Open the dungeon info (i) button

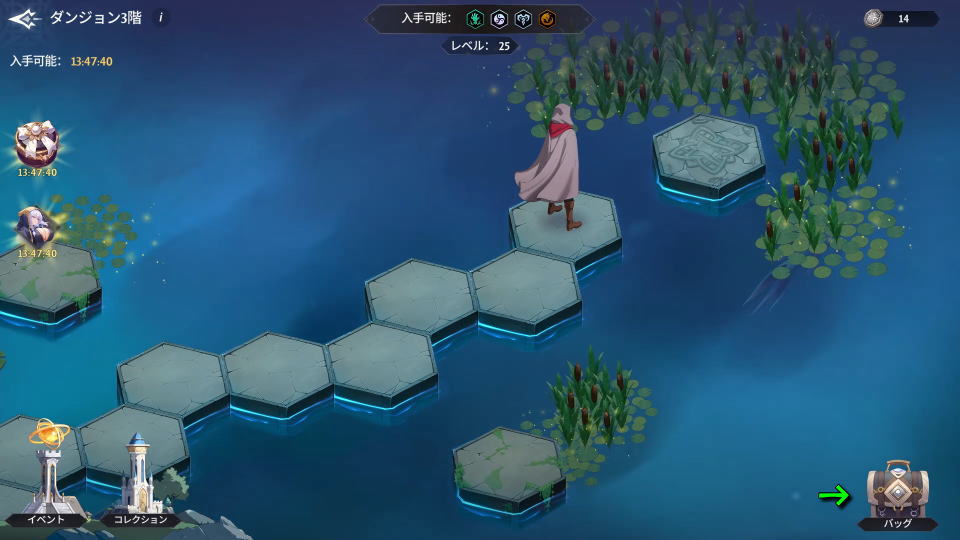(161, 17)
